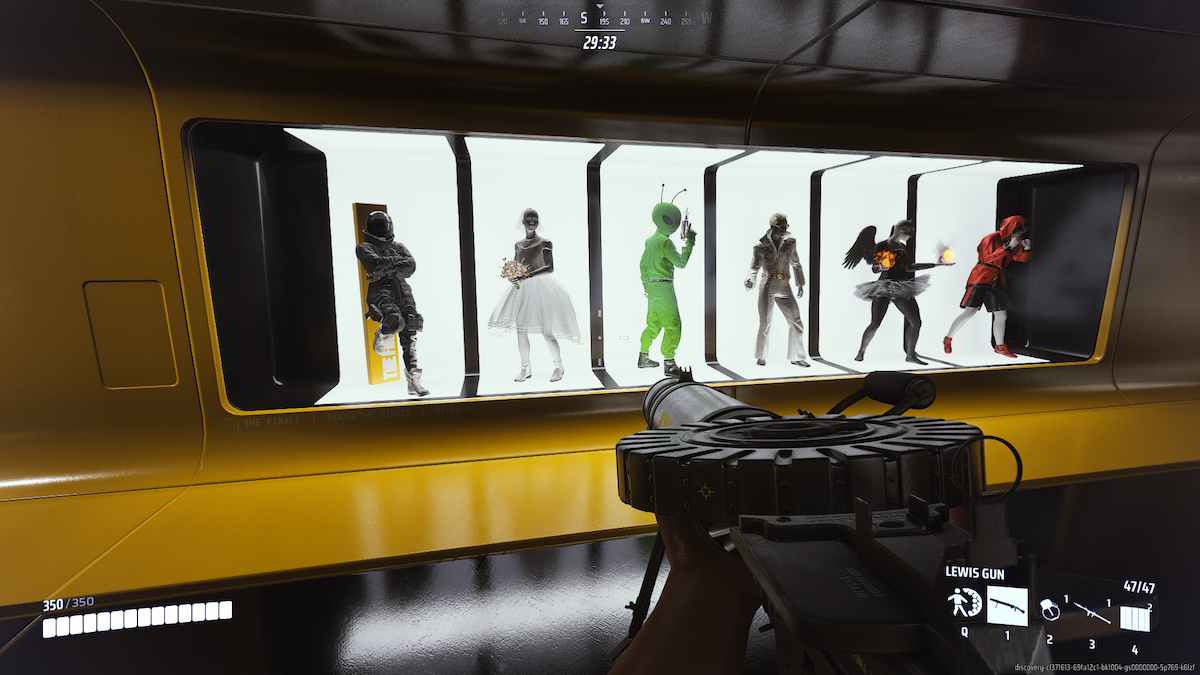Select the Lewis Gun weapon slot
This screenshot has height=675, width=1200.
1007,606
